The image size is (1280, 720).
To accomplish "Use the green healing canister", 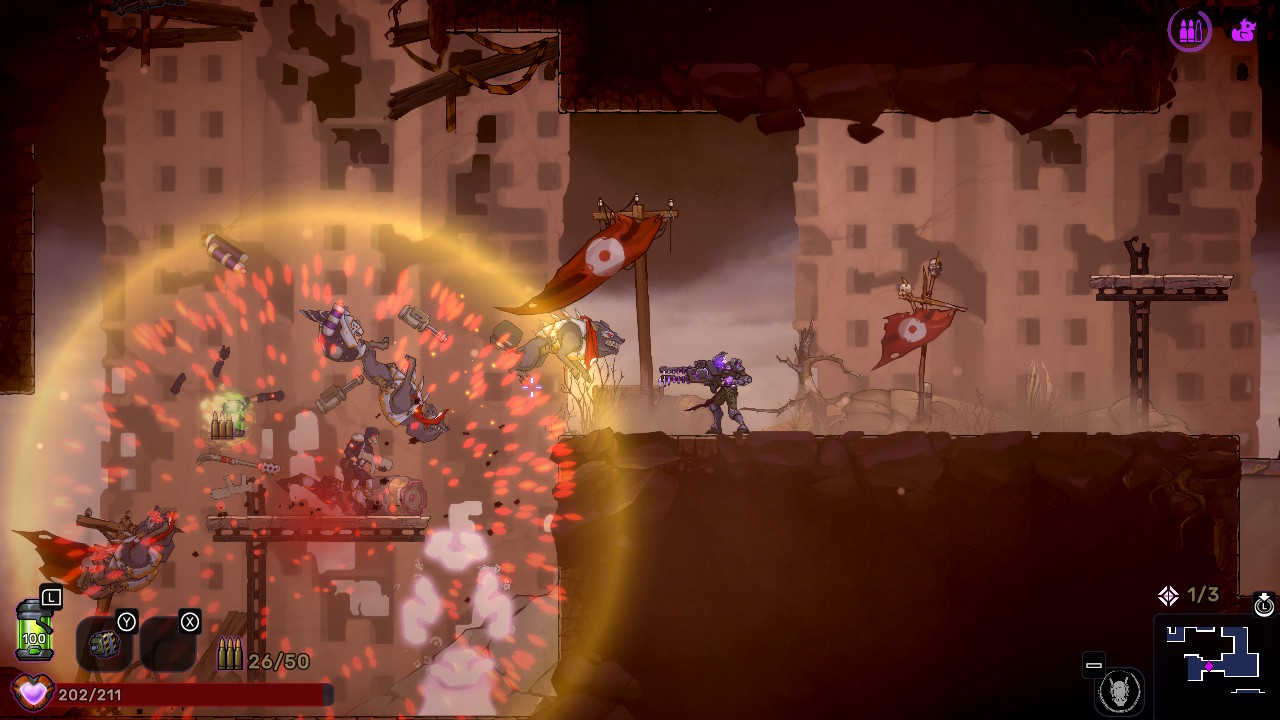I will (34, 631).
